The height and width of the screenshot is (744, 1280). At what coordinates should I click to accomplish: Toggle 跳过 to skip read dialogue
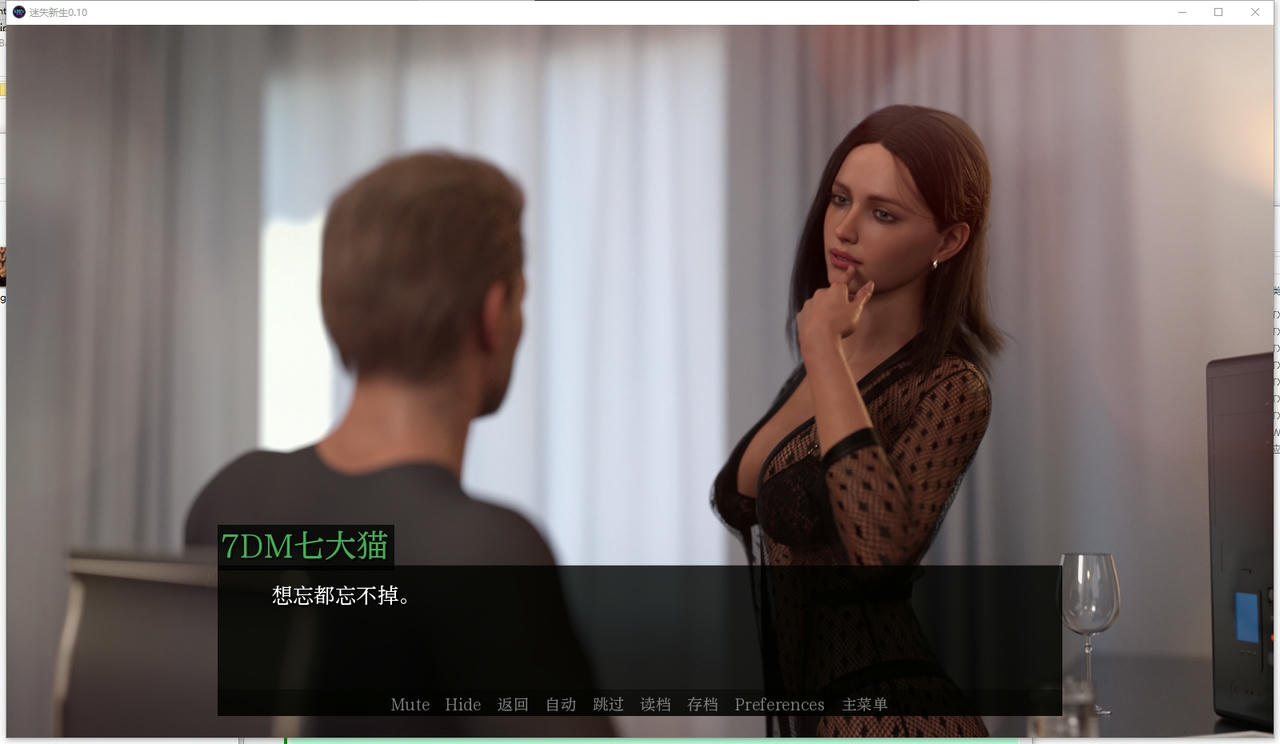tap(609, 705)
